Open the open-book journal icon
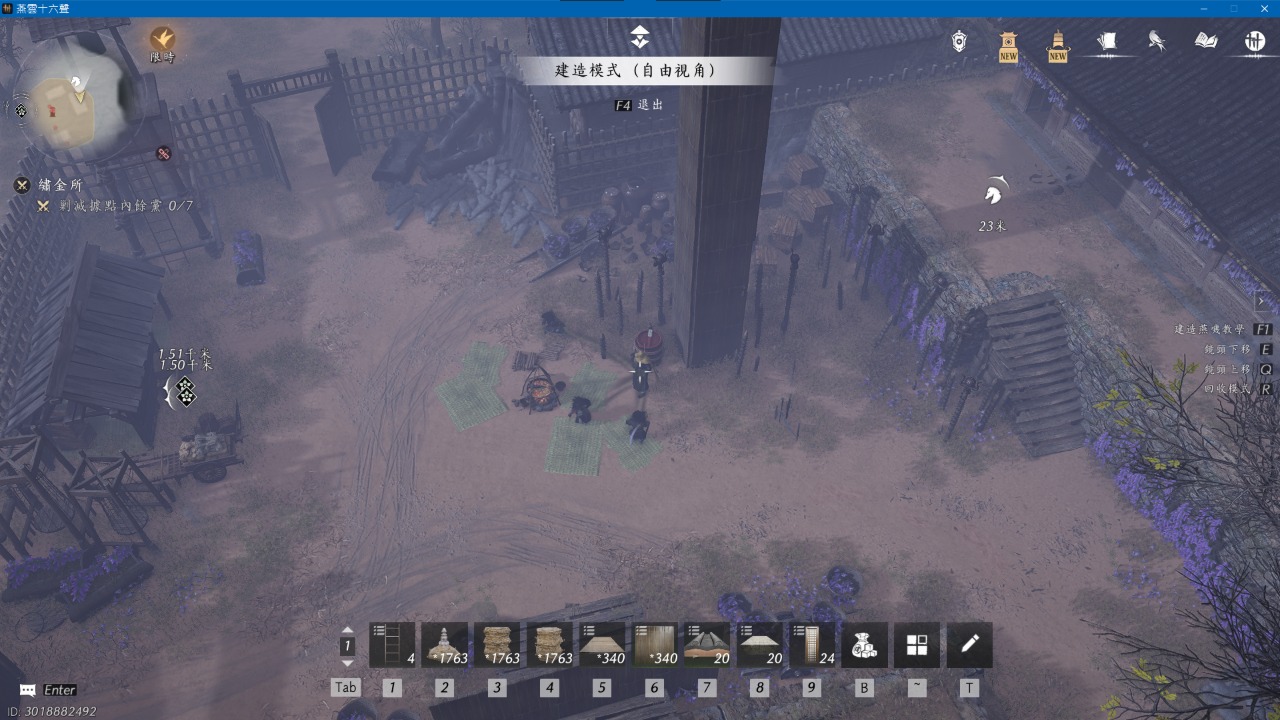 point(1206,41)
